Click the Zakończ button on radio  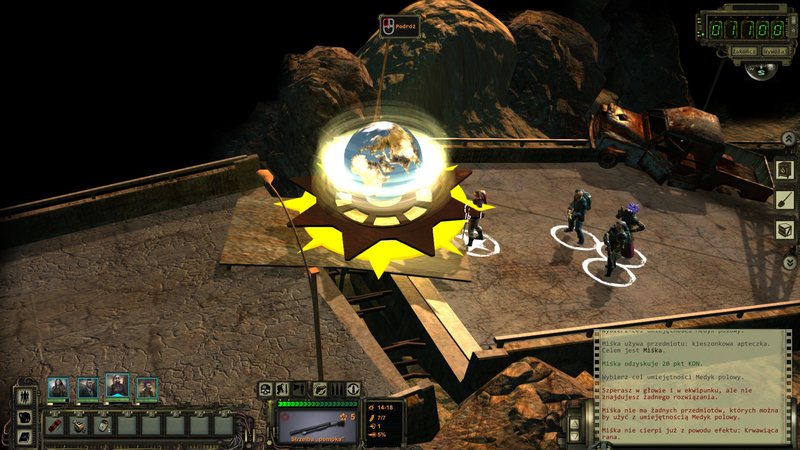742,50
